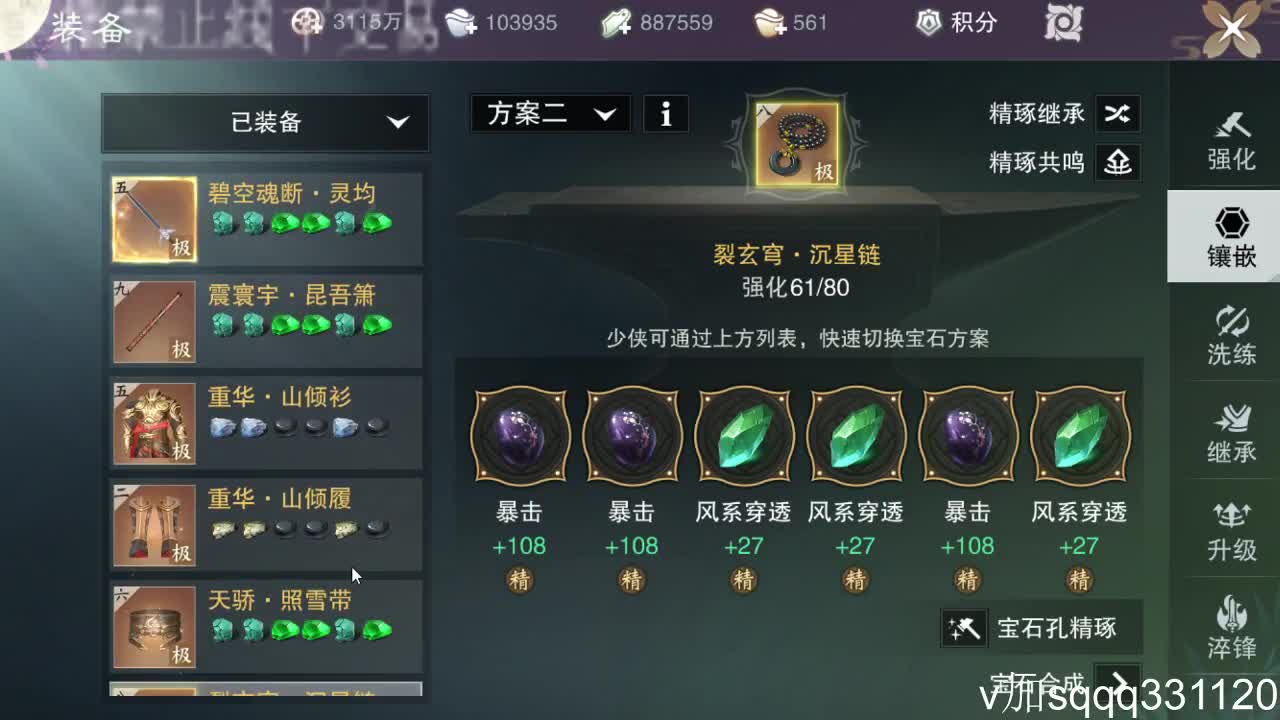Open the info panel via the i button

tap(665, 113)
